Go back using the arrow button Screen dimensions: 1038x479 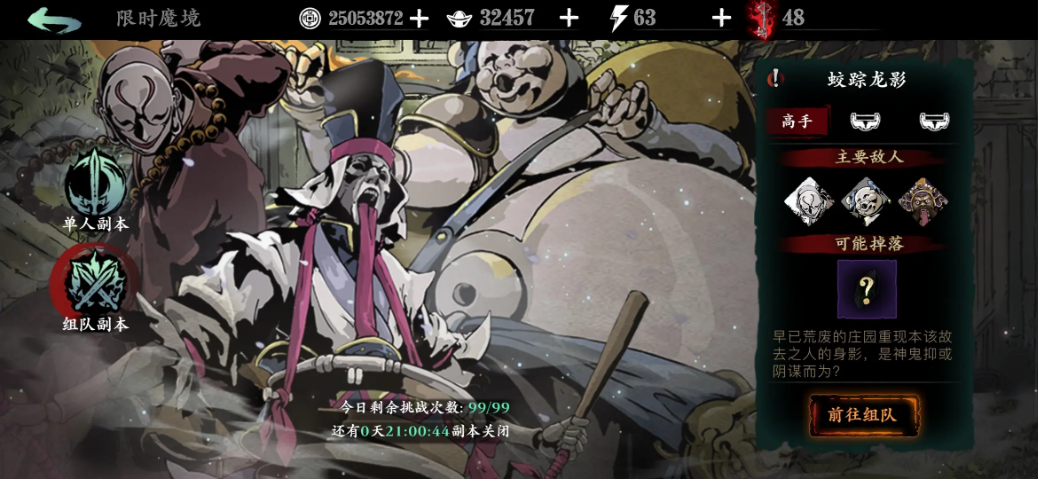pyautogui.click(x=54, y=19)
